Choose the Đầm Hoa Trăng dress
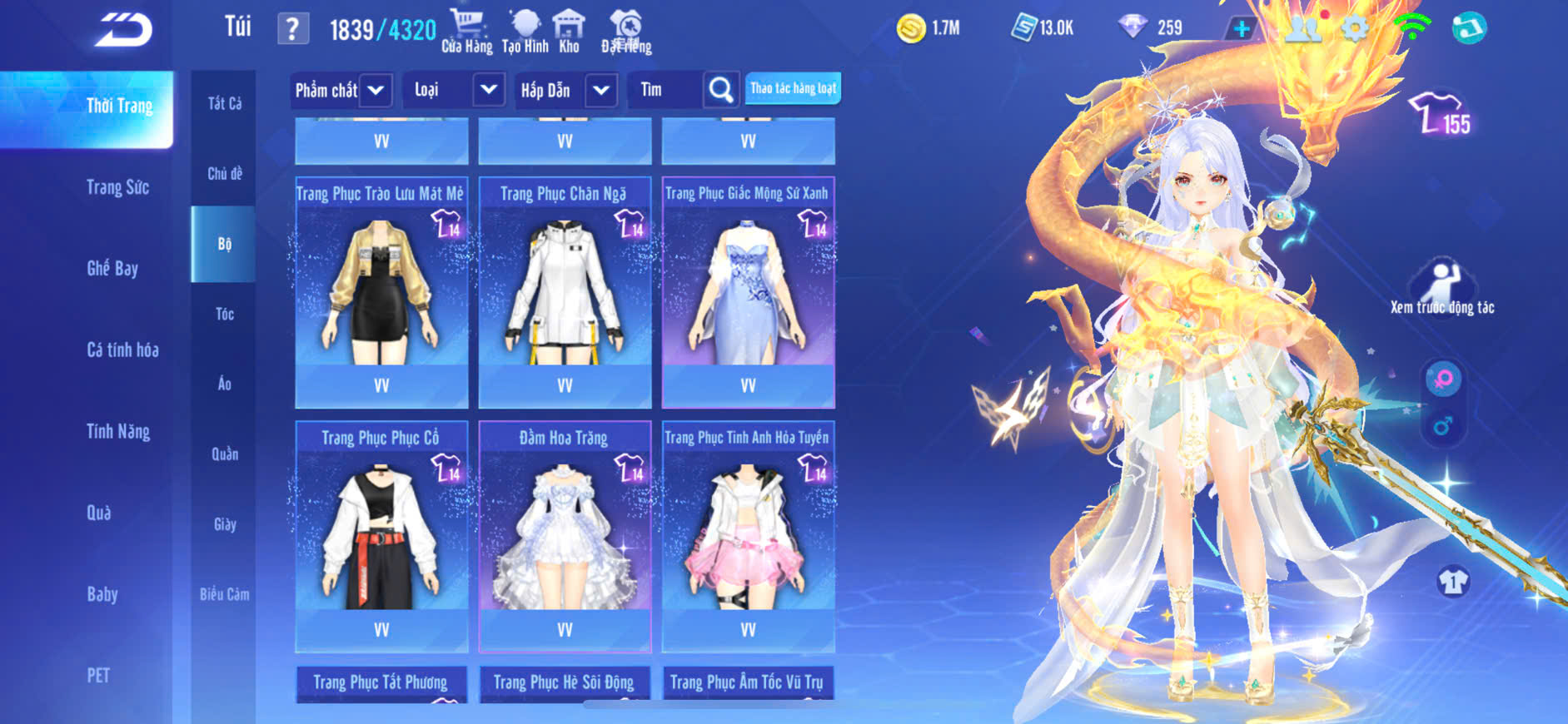Screen dimensions: 1568x724 (x=565, y=536)
